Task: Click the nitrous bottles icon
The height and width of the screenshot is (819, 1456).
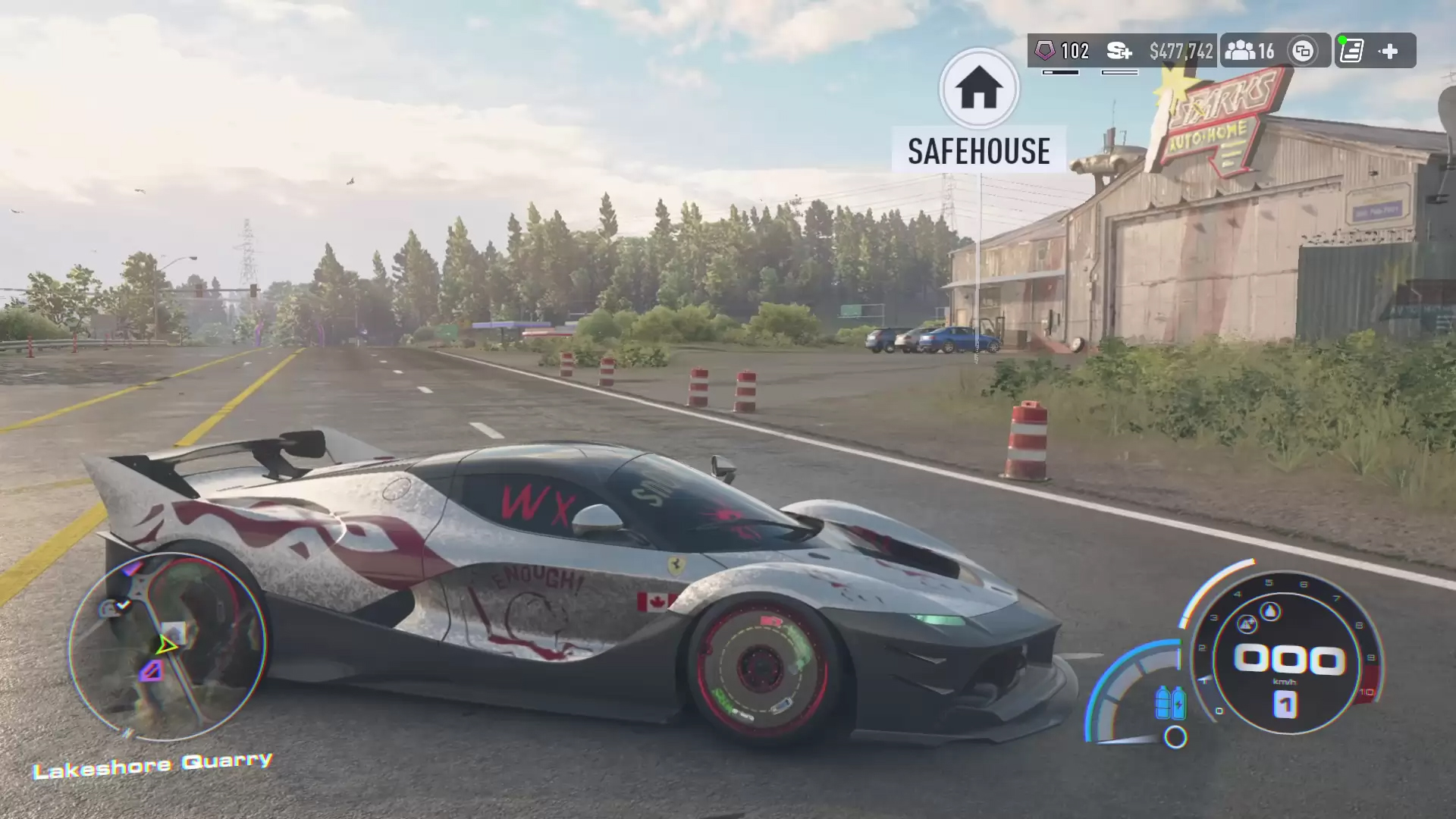Action: (x=1170, y=702)
